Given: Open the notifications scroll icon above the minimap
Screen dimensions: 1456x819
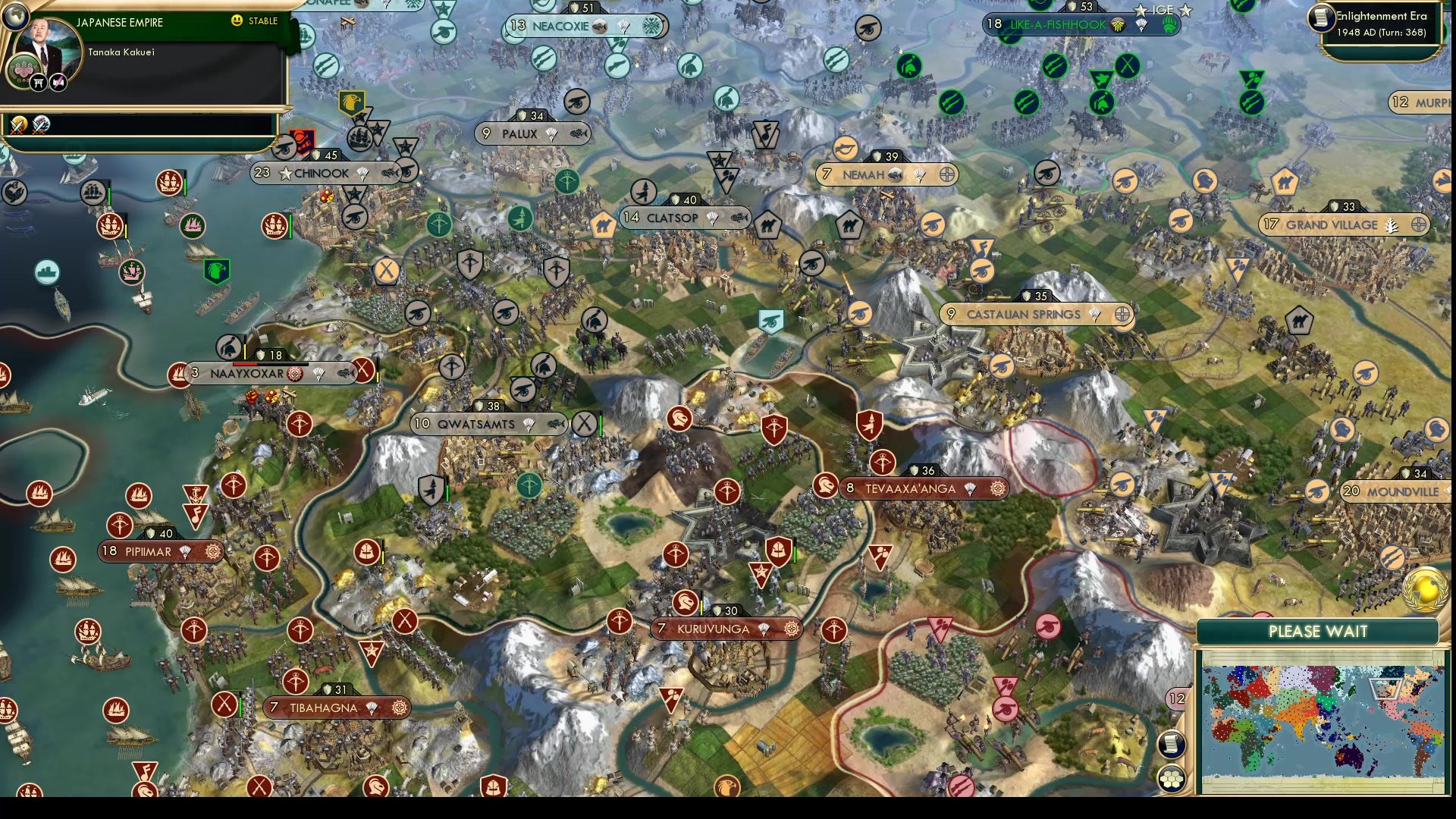Looking at the screenshot, I should coord(1173,745).
